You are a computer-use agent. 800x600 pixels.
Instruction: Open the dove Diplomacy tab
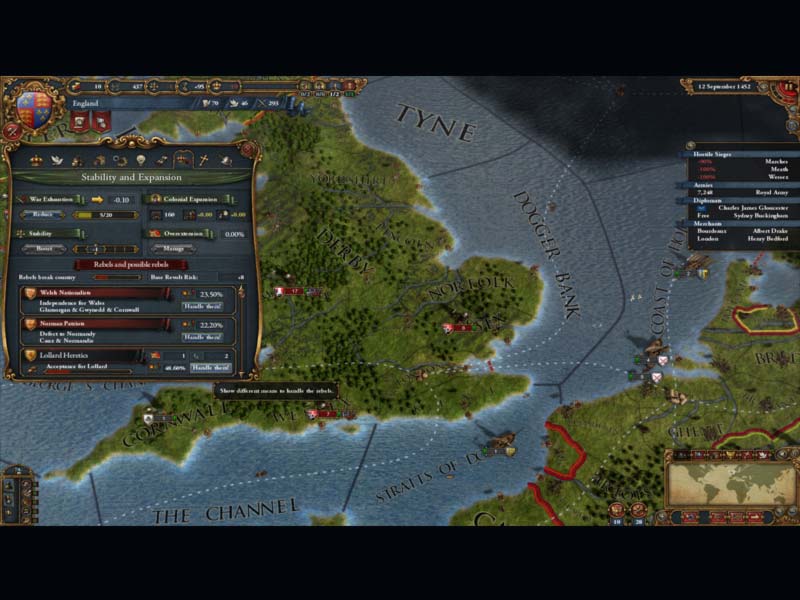(x=59, y=160)
